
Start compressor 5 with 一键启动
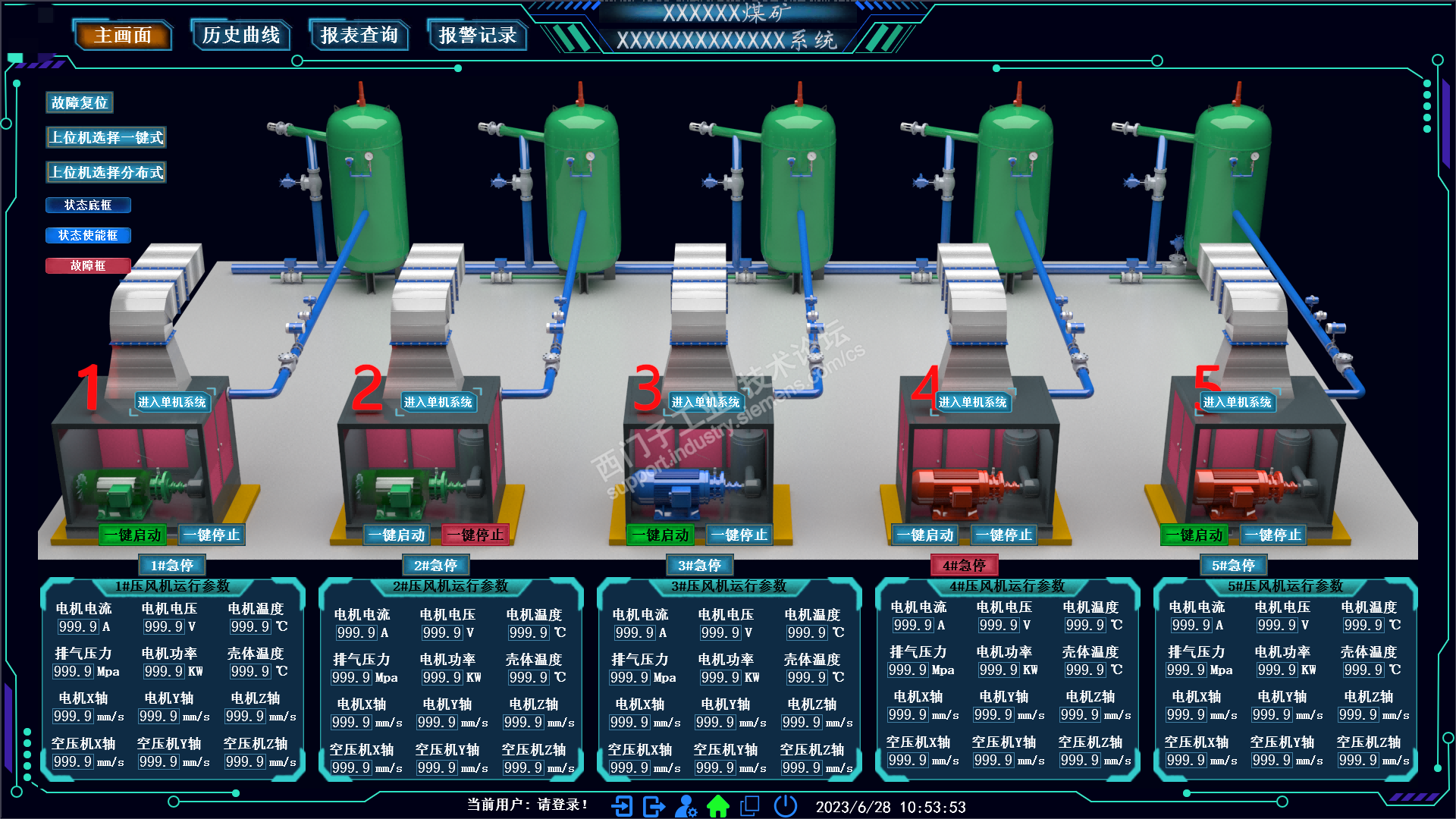(x=1194, y=535)
